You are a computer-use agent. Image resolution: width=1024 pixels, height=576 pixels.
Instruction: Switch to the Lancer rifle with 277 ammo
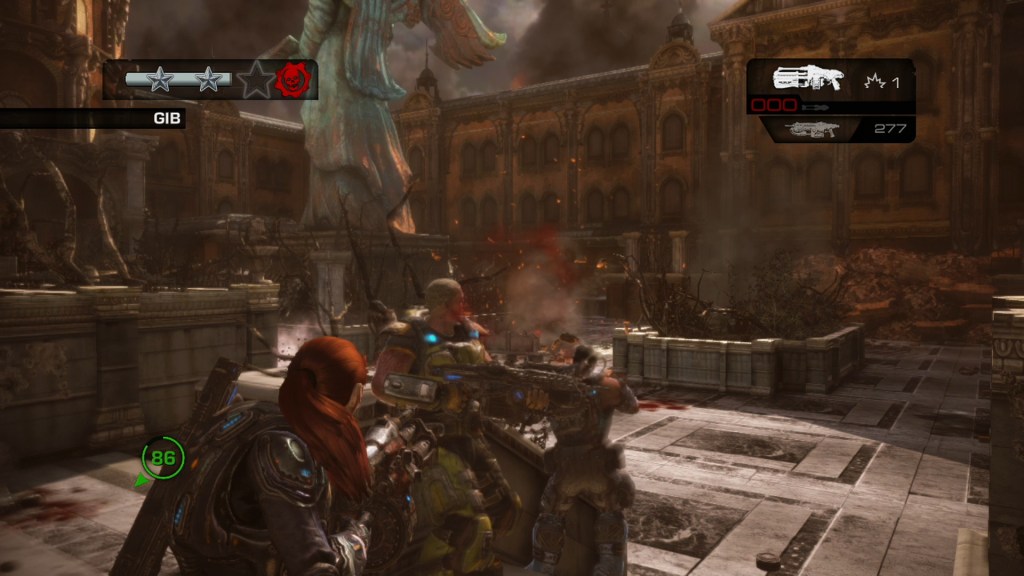pos(810,128)
